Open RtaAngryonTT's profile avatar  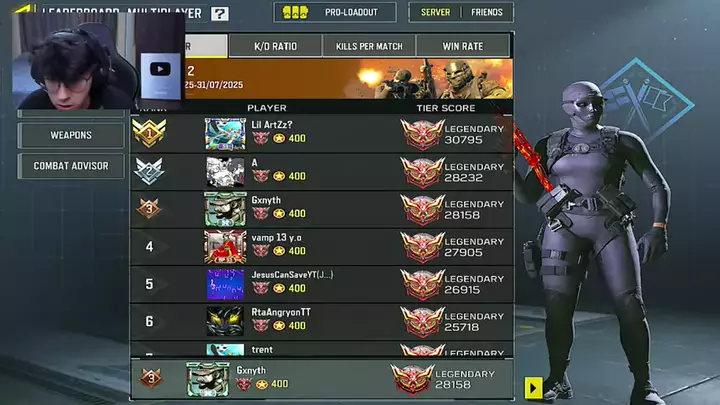[x=225, y=321]
